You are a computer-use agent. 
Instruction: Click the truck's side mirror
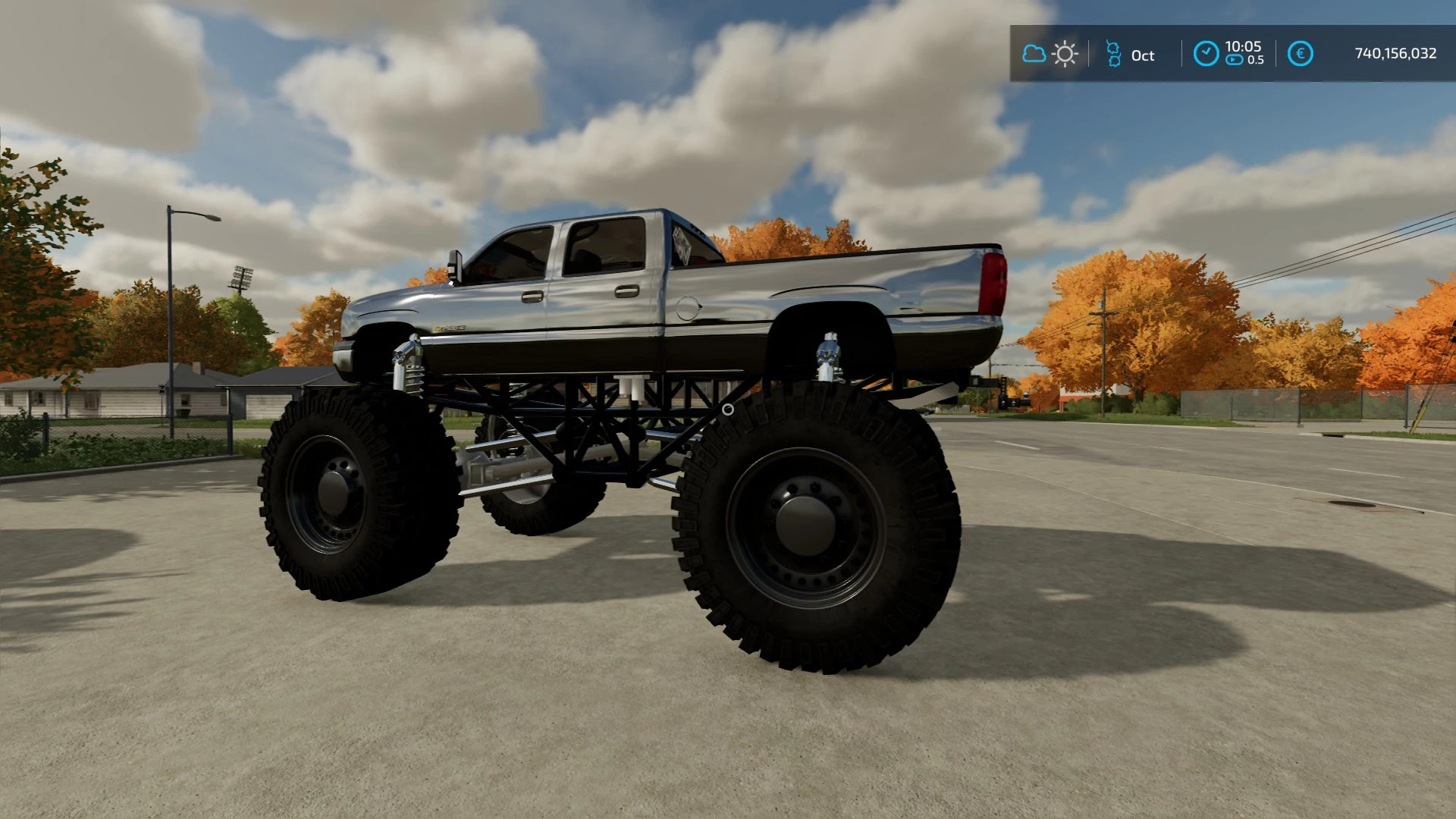pos(457,265)
